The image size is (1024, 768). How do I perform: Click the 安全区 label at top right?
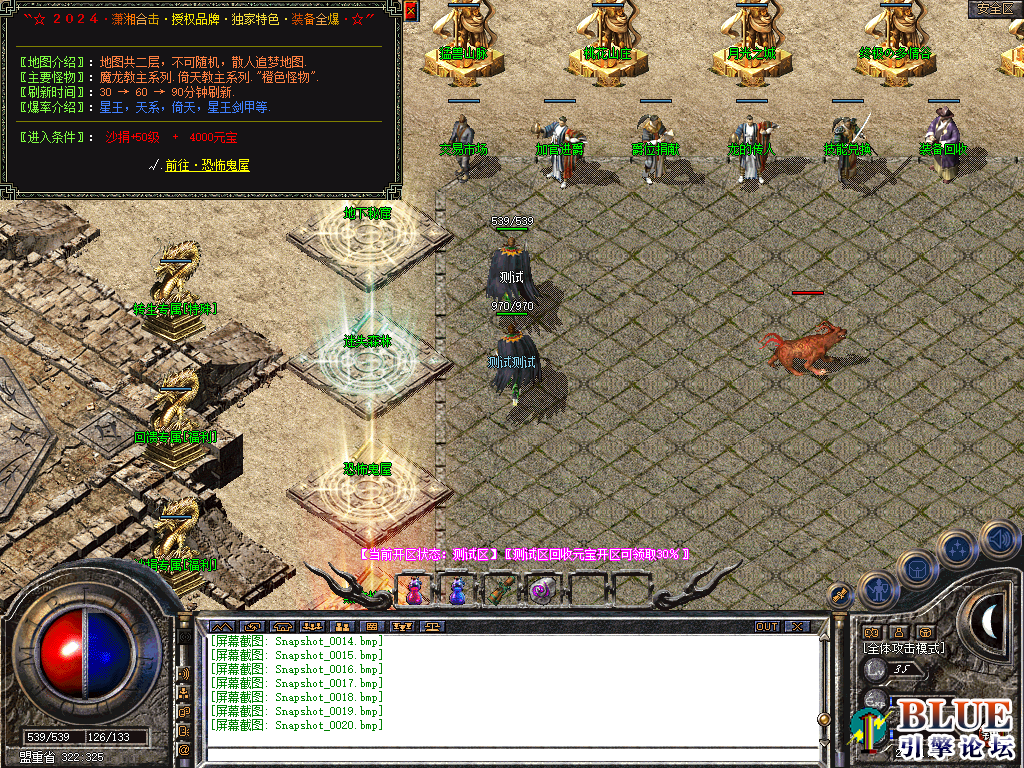[994, 9]
